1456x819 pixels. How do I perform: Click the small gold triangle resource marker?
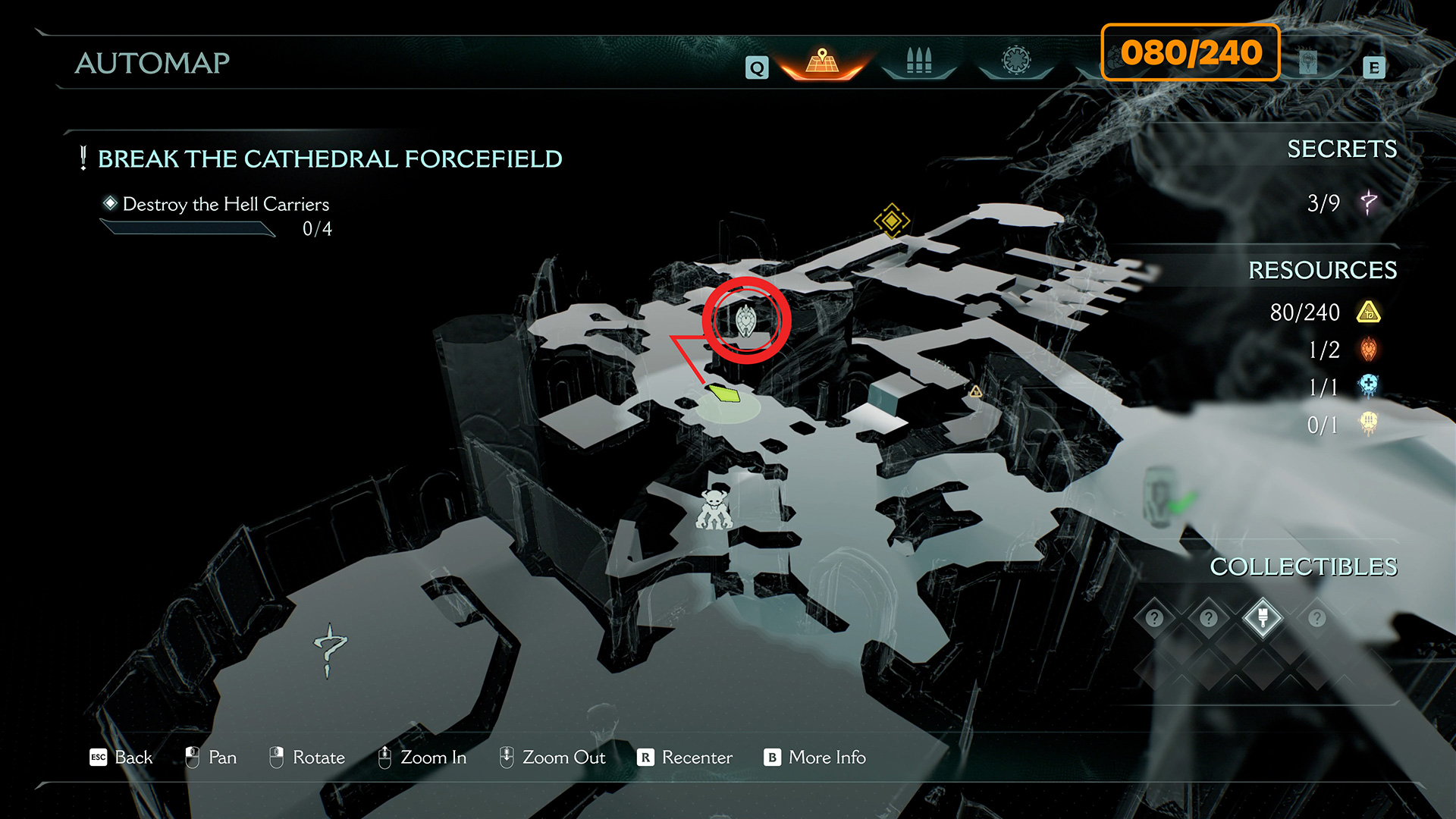point(976,391)
